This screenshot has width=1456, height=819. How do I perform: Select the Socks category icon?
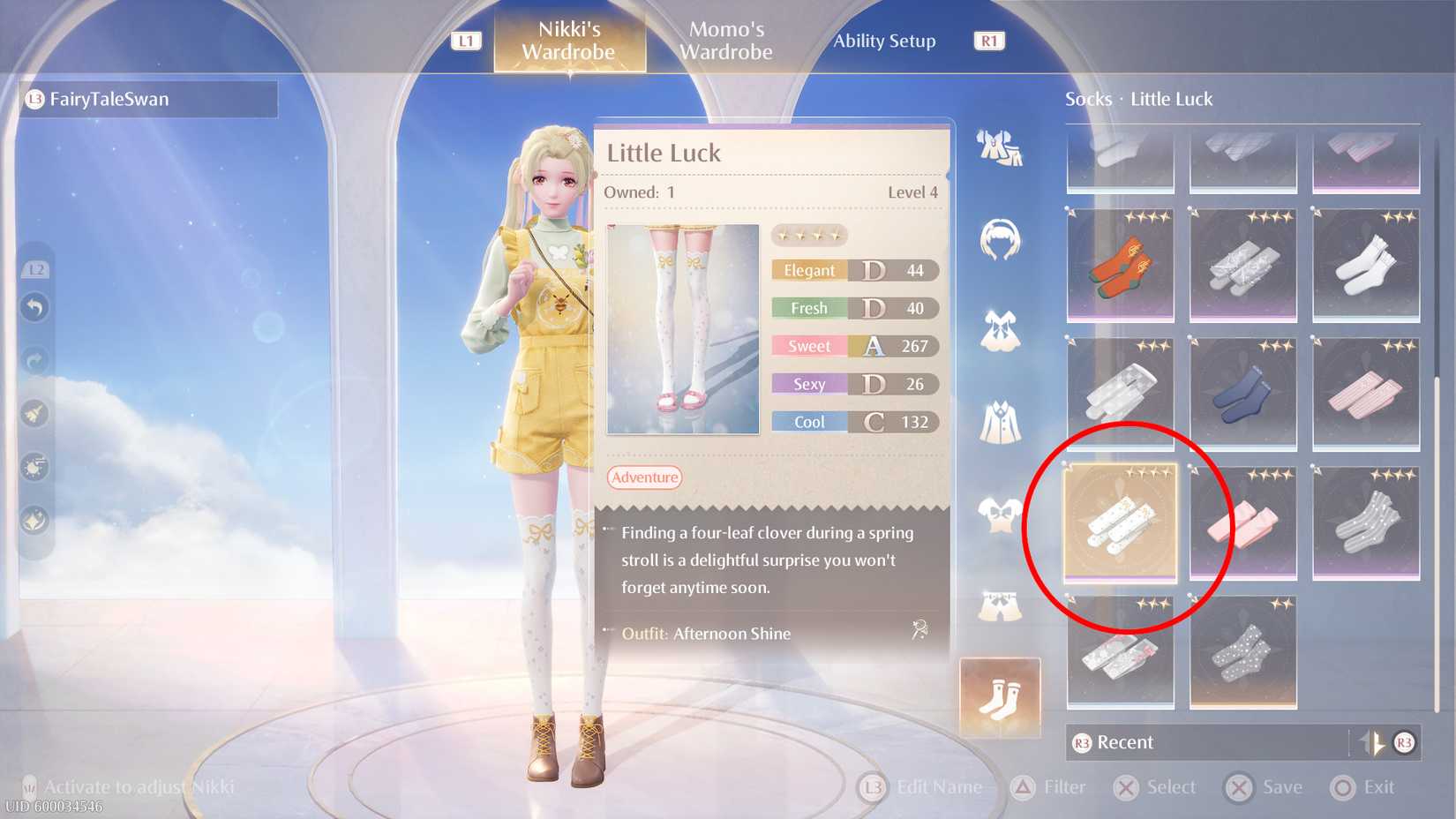[x=1000, y=697]
